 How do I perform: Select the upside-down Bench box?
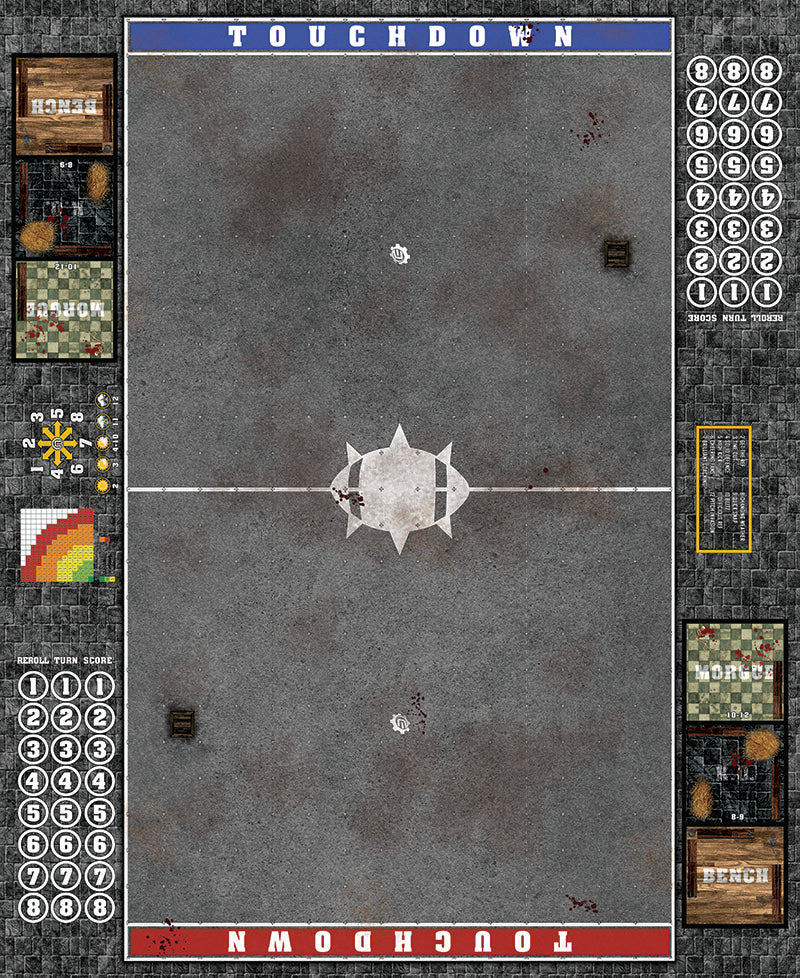64,105
